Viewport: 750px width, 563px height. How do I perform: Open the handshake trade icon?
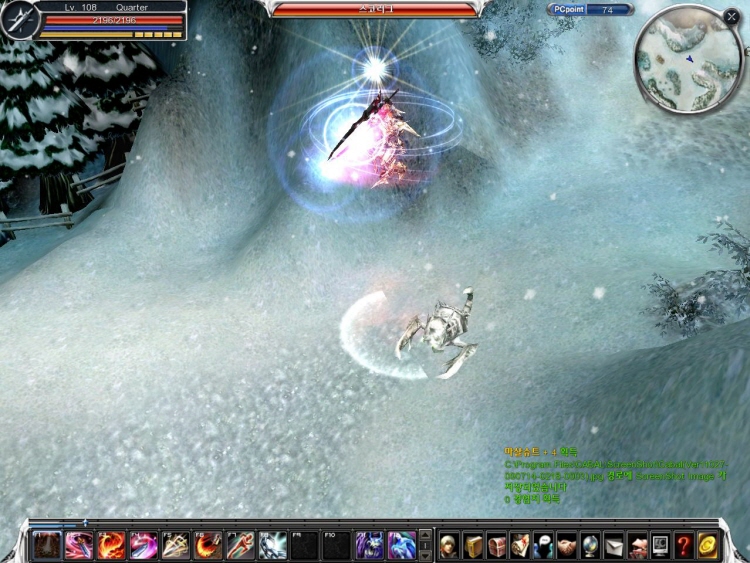(x=567, y=545)
